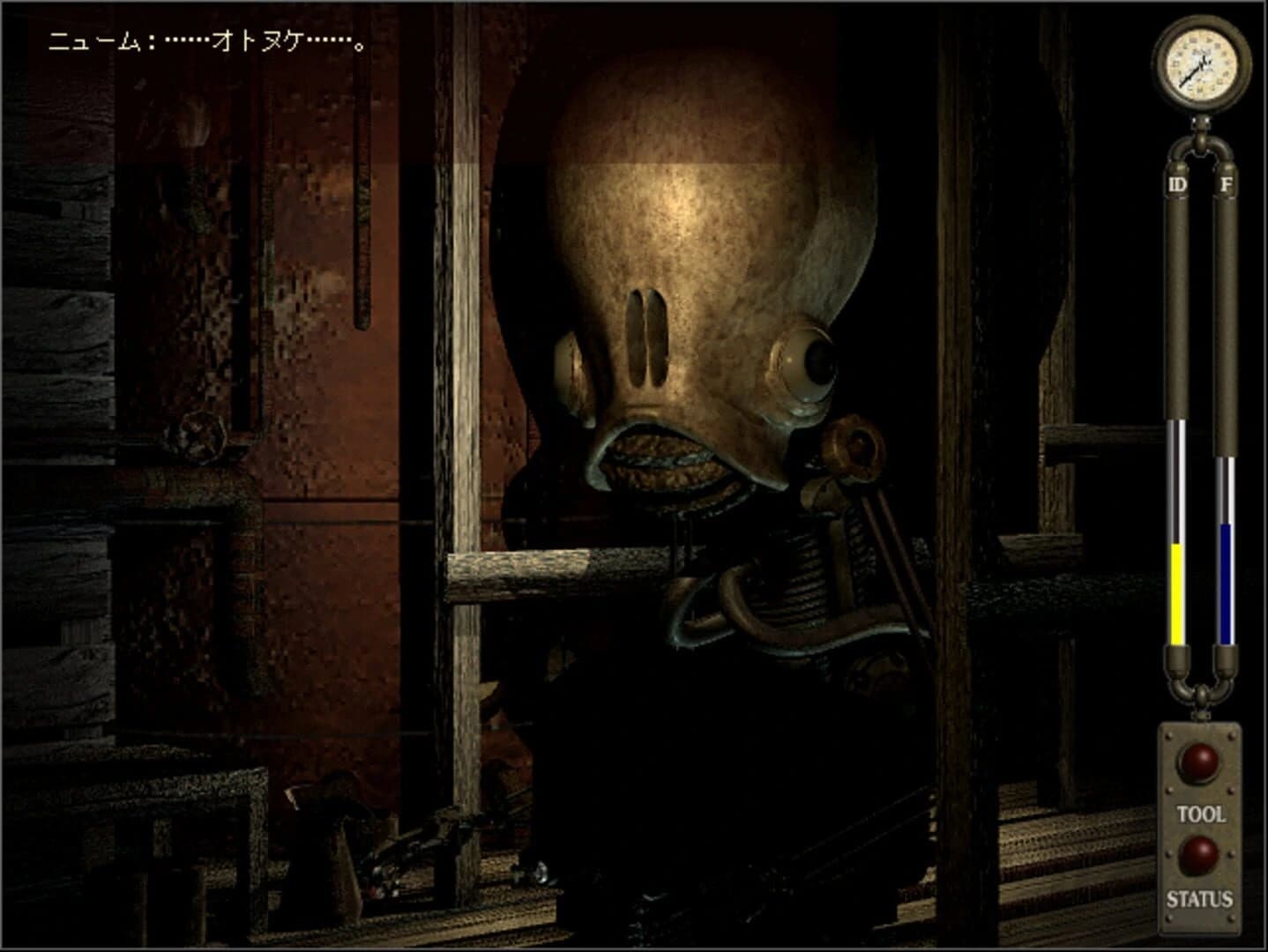
Task: Click the clock gauge at top right
Action: click(1201, 63)
